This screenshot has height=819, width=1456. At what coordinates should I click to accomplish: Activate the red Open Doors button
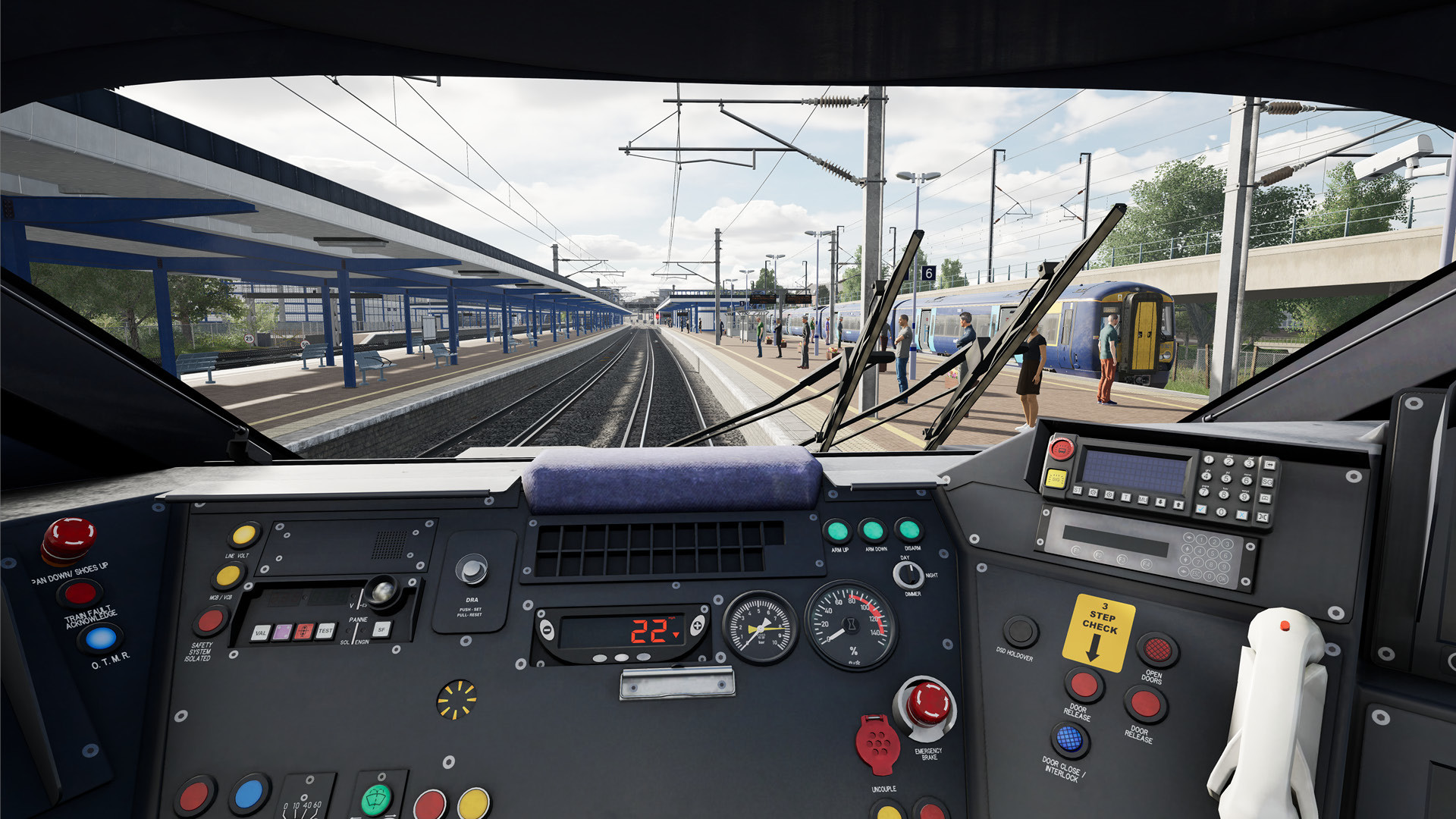click(1156, 649)
